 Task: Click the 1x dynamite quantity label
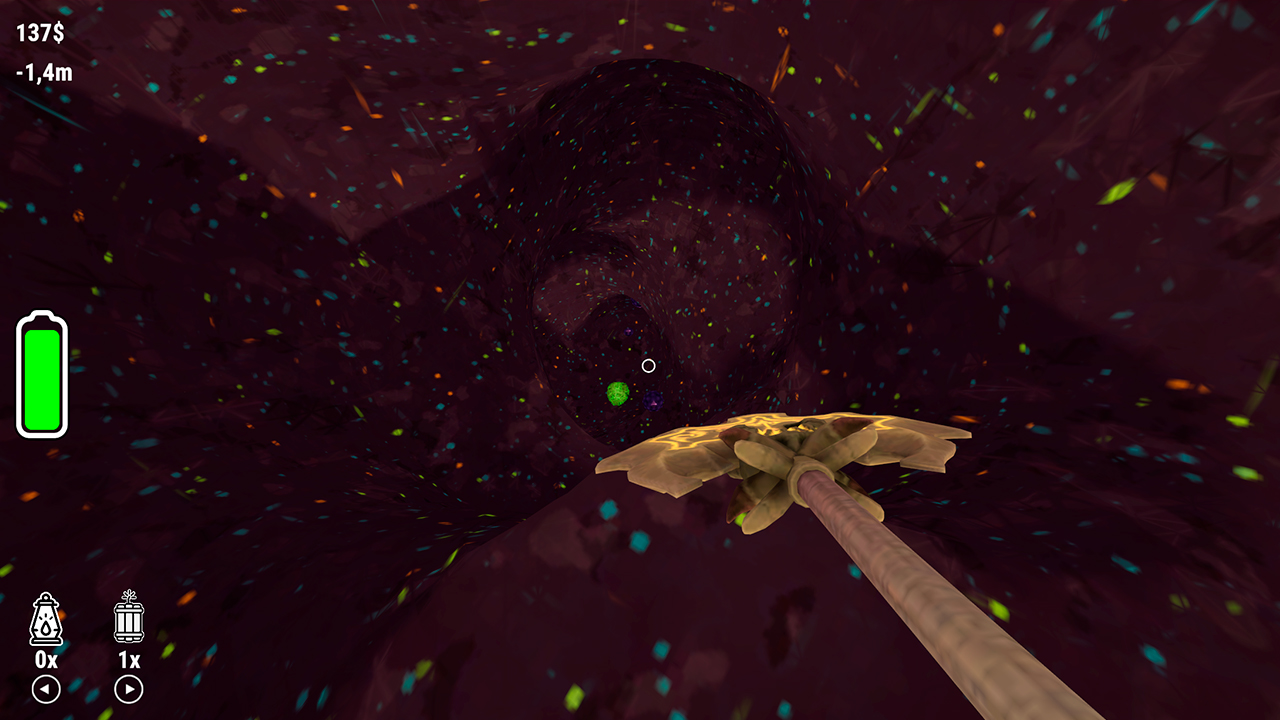pos(128,662)
